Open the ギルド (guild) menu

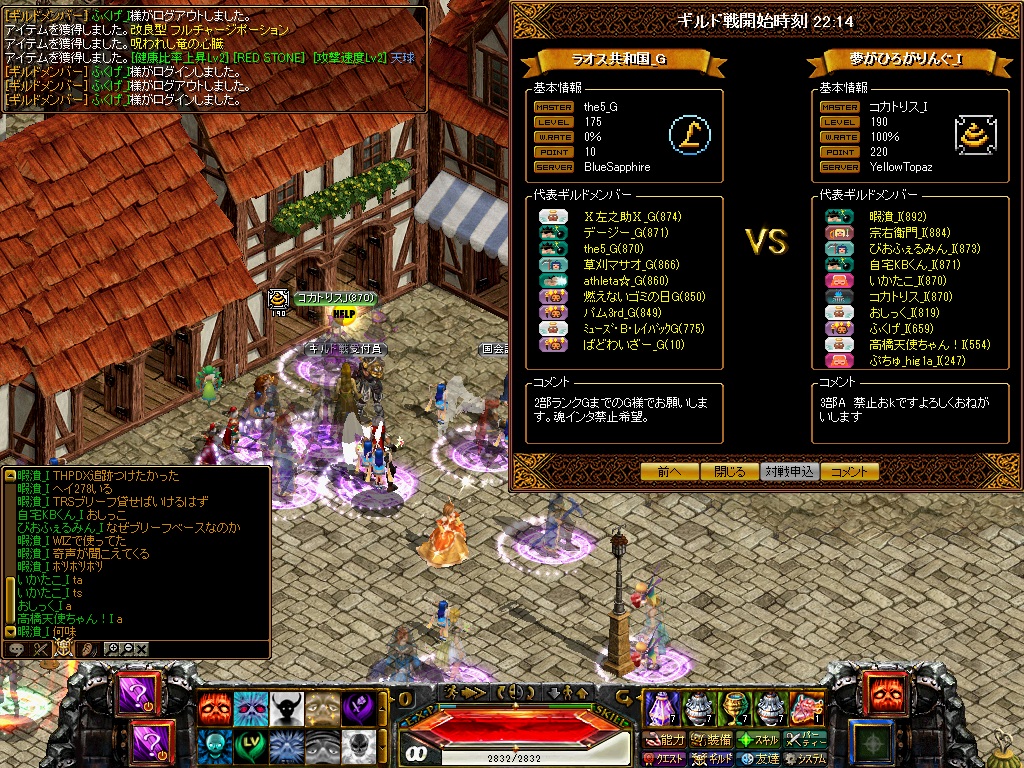point(712,759)
